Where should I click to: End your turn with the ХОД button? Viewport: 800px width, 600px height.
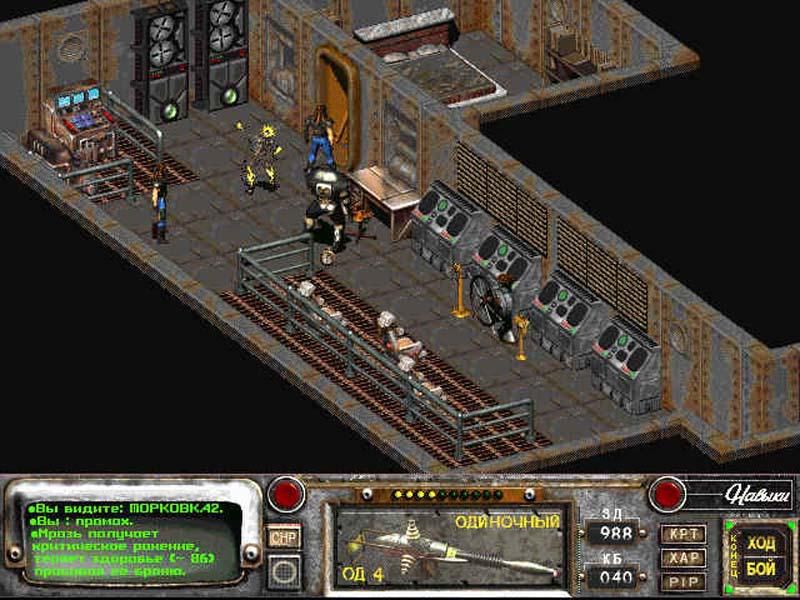pos(763,544)
